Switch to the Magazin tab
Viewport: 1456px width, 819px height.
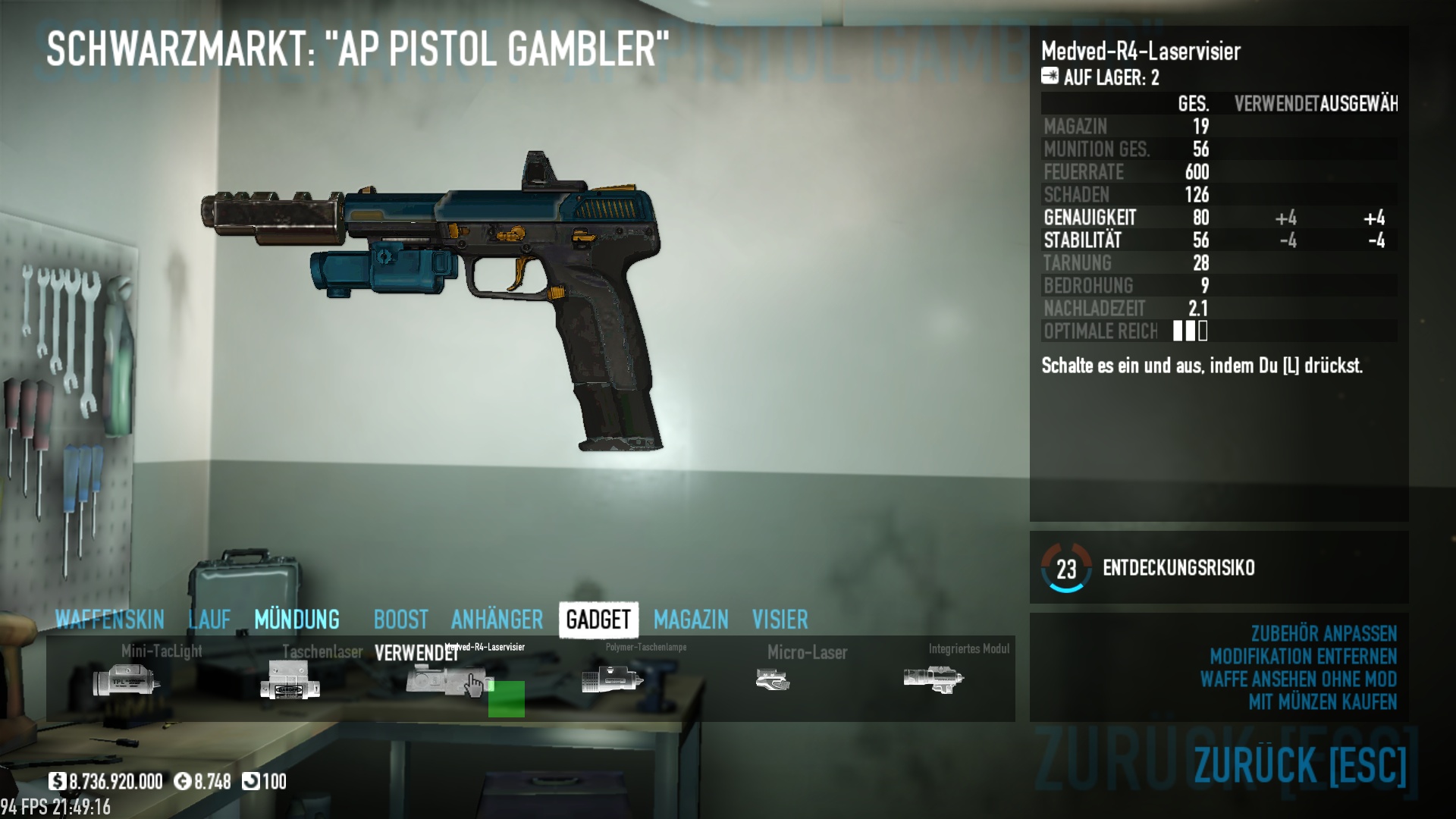[691, 620]
